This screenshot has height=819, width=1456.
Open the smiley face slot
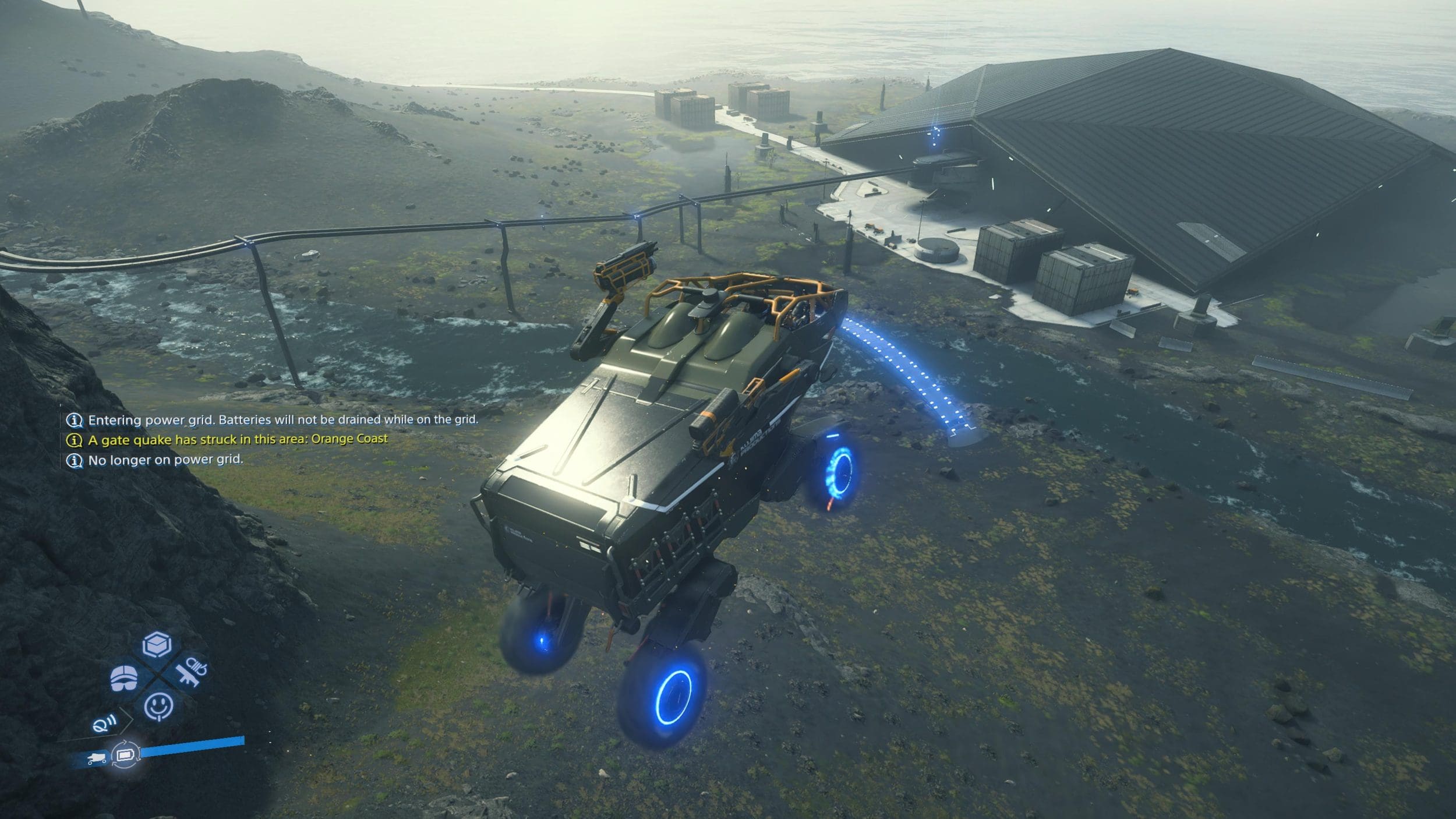[158, 707]
